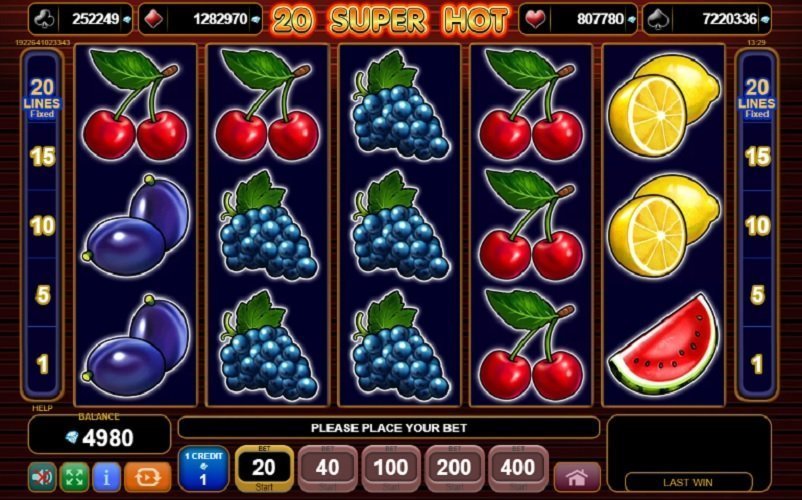Pick the 400 bet button

point(518,468)
